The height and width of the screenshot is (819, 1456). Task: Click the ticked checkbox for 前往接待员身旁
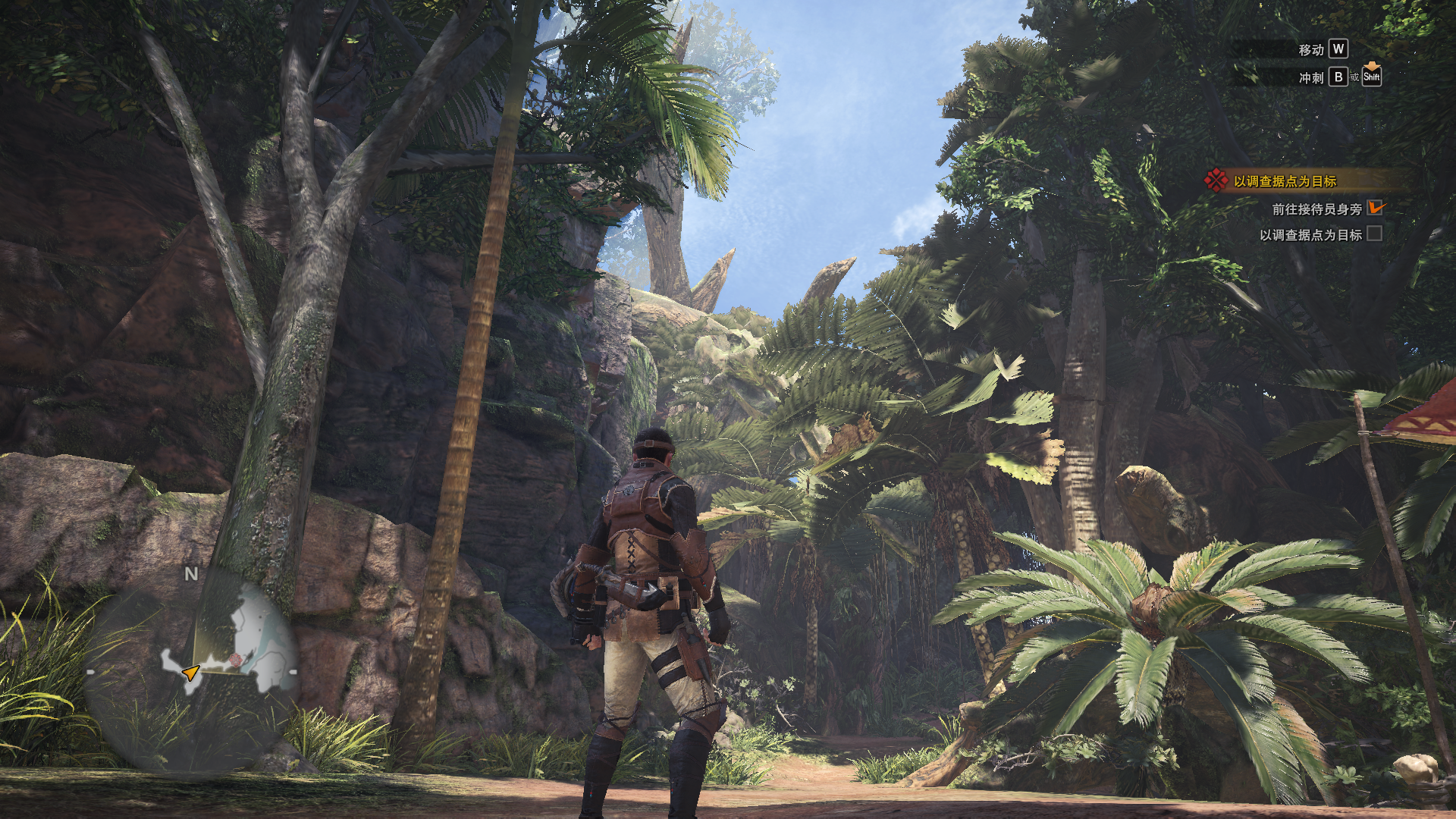1375,208
